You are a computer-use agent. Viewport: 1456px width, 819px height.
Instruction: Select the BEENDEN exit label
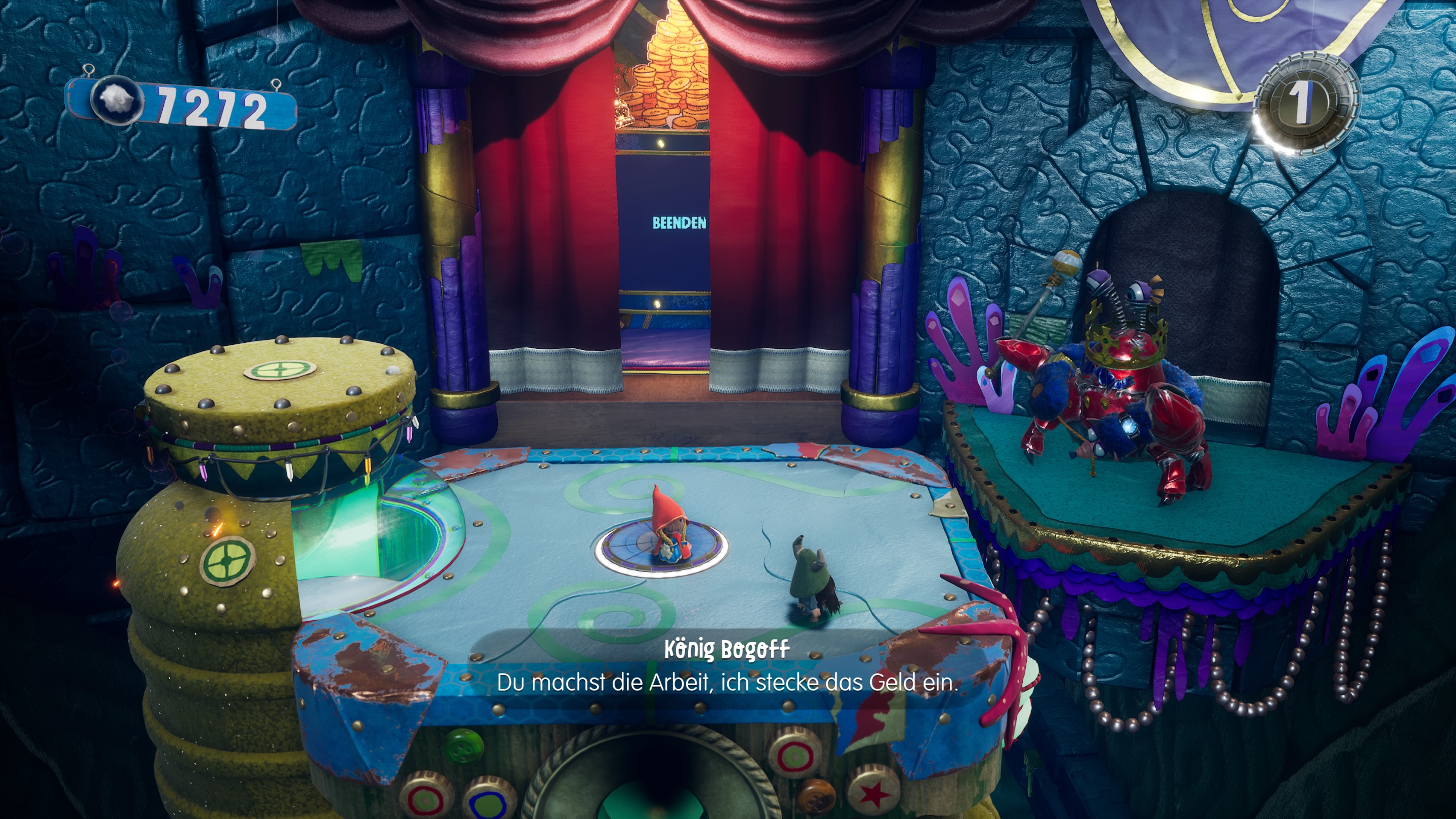pyautogui.click(x=679, y=223)
